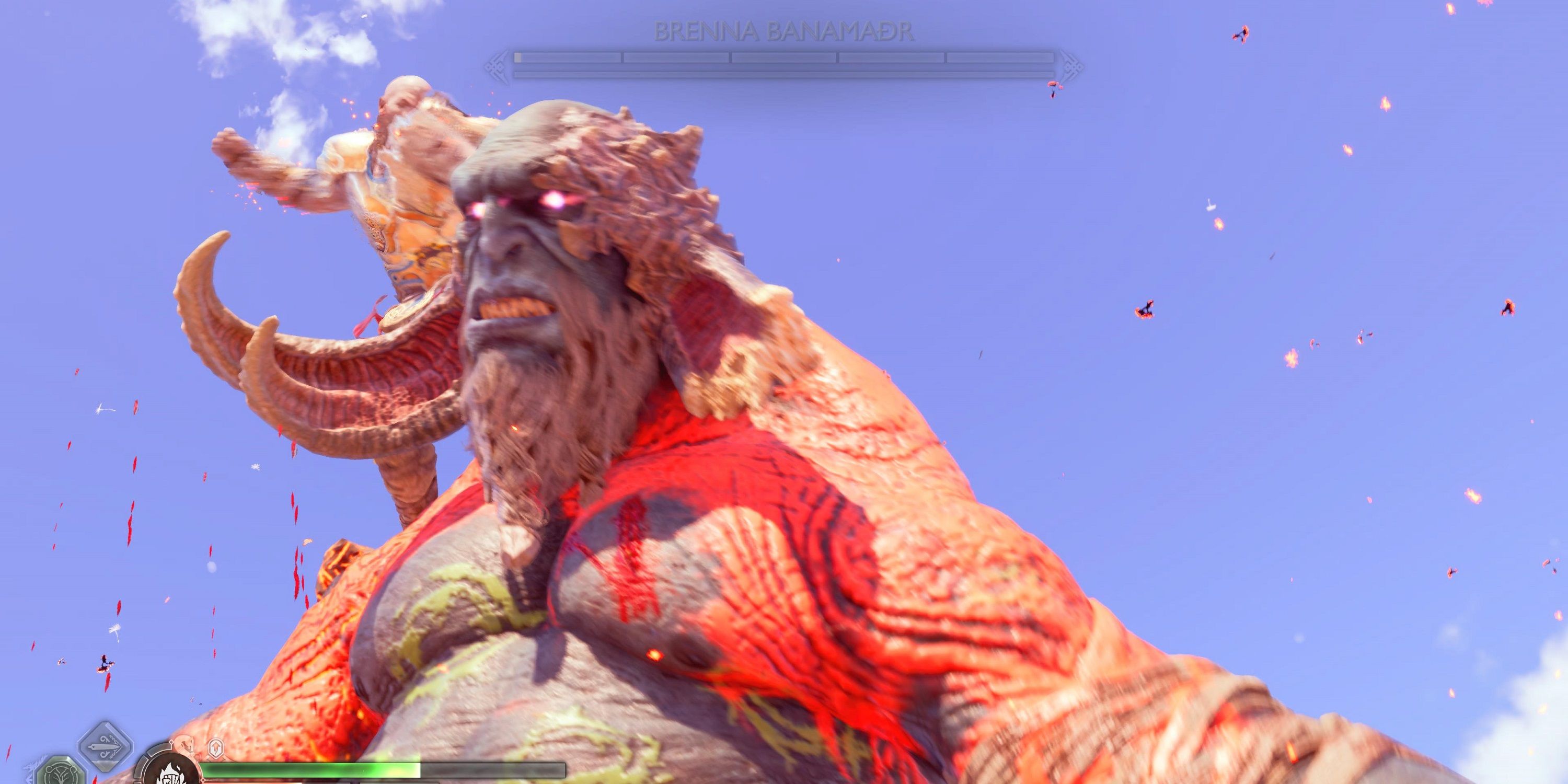Click the antler sigil inside the round emblem
This screenshot has width=1568, height=784.
[x=60, y=776]
